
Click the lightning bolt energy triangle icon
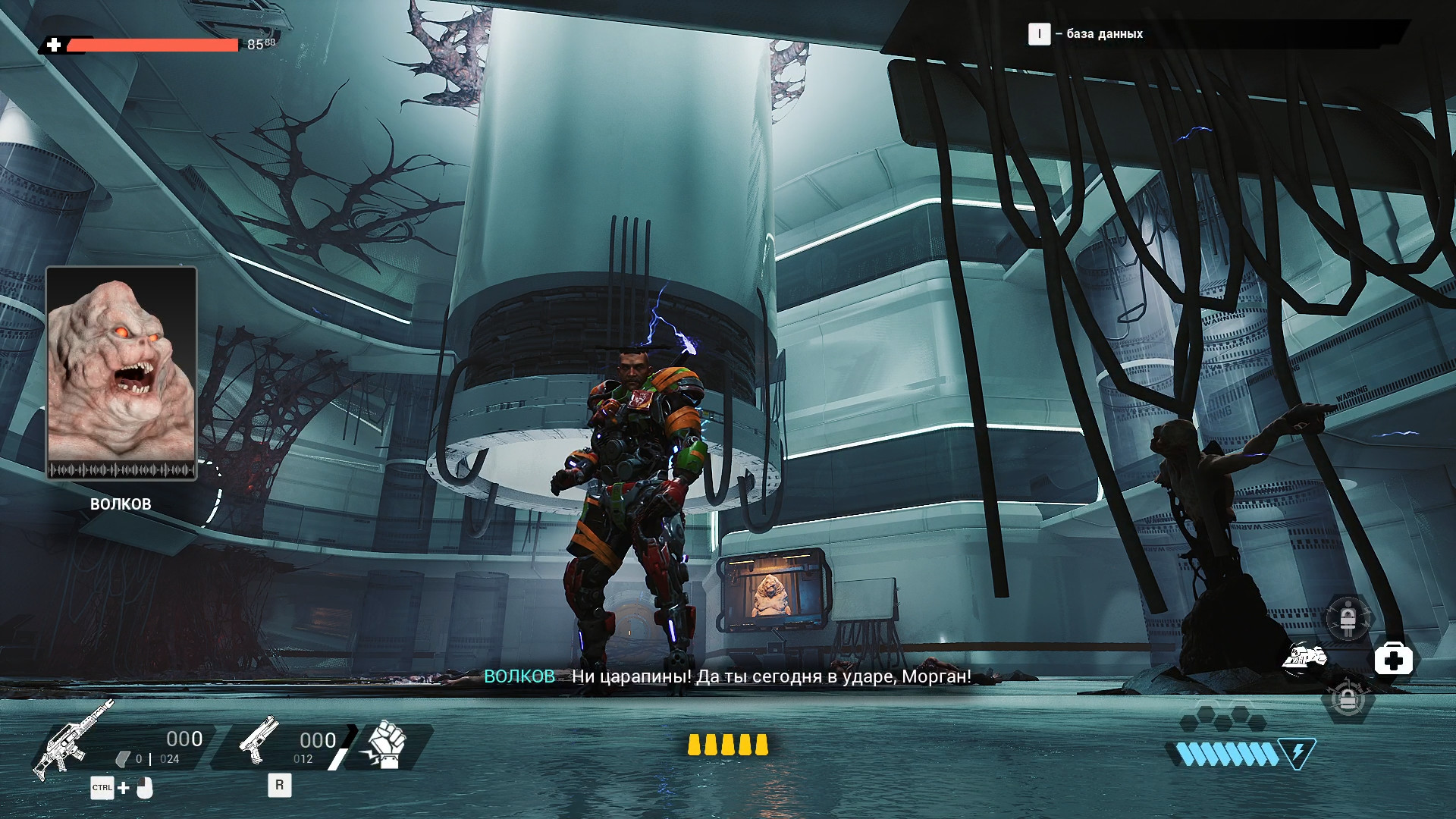click(1297, 753)
